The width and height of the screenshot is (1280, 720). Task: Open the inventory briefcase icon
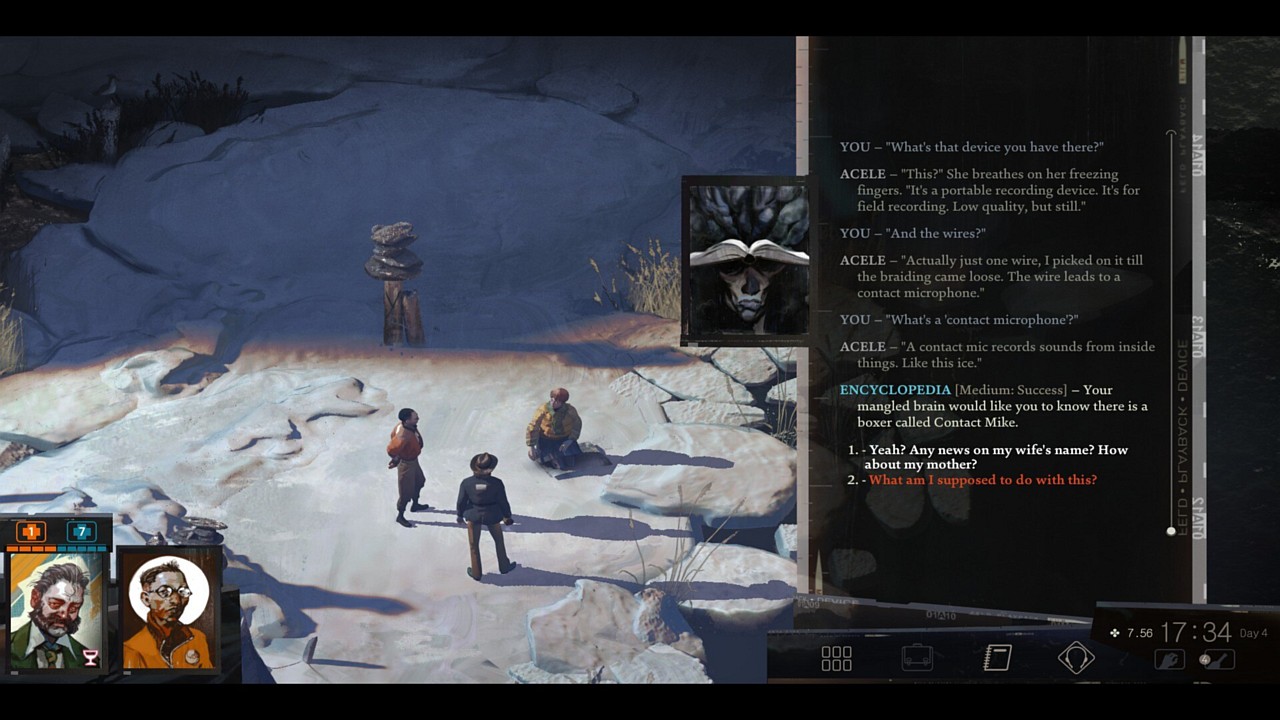[916, 657]
